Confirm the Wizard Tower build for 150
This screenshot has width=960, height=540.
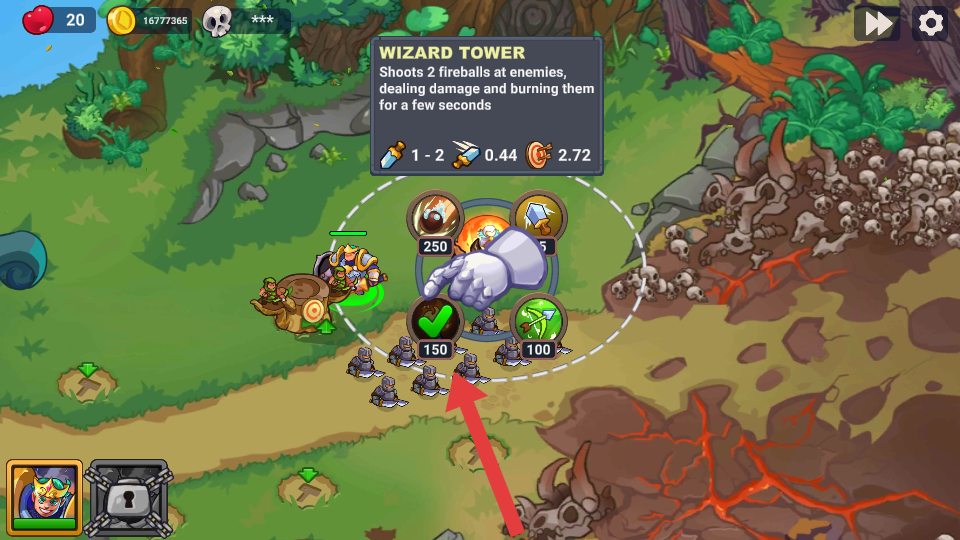click(435, 322)
